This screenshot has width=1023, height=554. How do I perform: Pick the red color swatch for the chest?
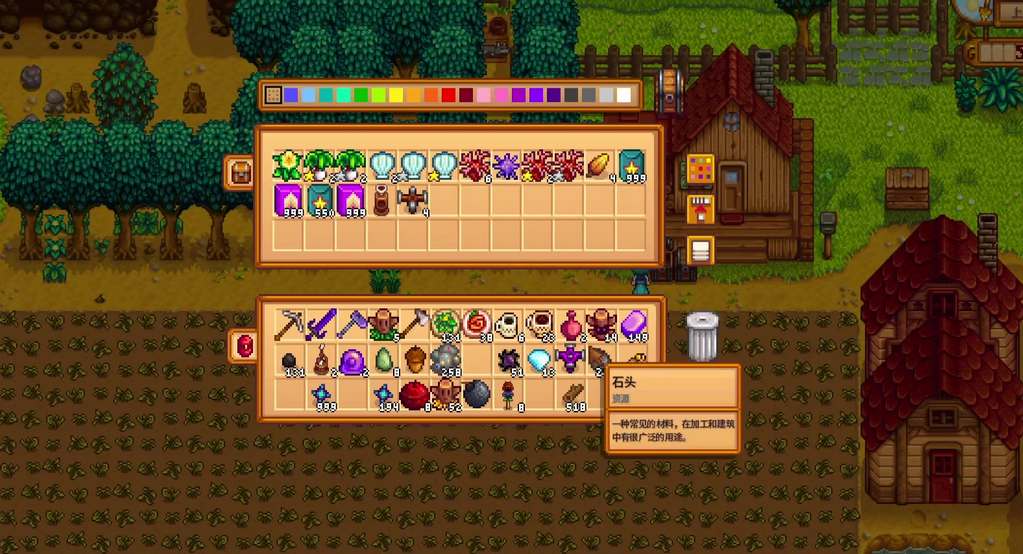click(x=448, y=95)
